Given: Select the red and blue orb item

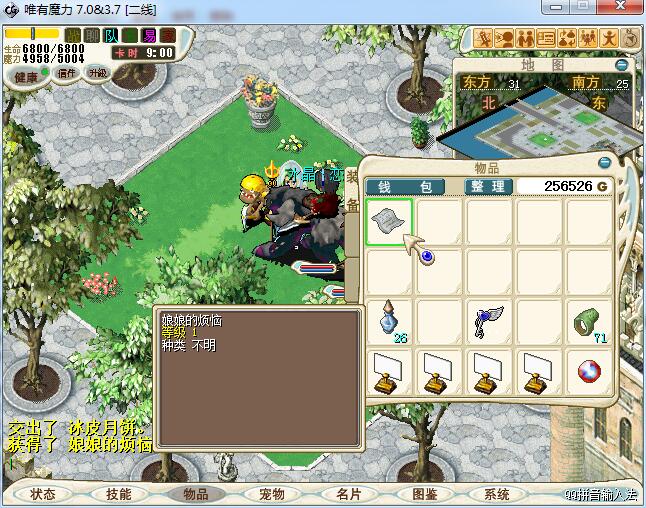Looking at the screenshot, I should (589, 371).
